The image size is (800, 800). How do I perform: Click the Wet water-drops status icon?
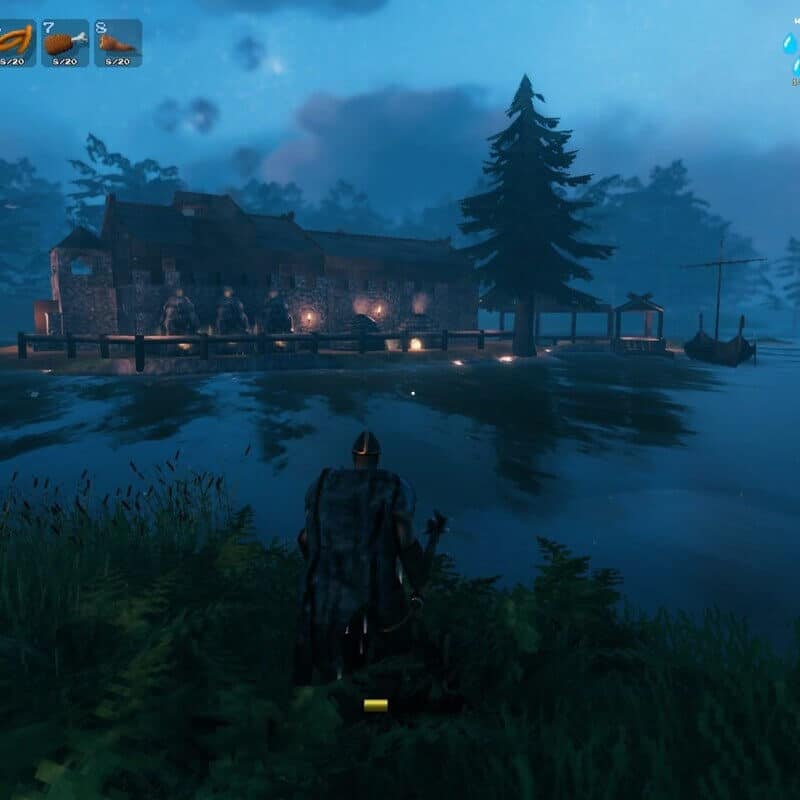pyautogui.click(x=791, y=47)
